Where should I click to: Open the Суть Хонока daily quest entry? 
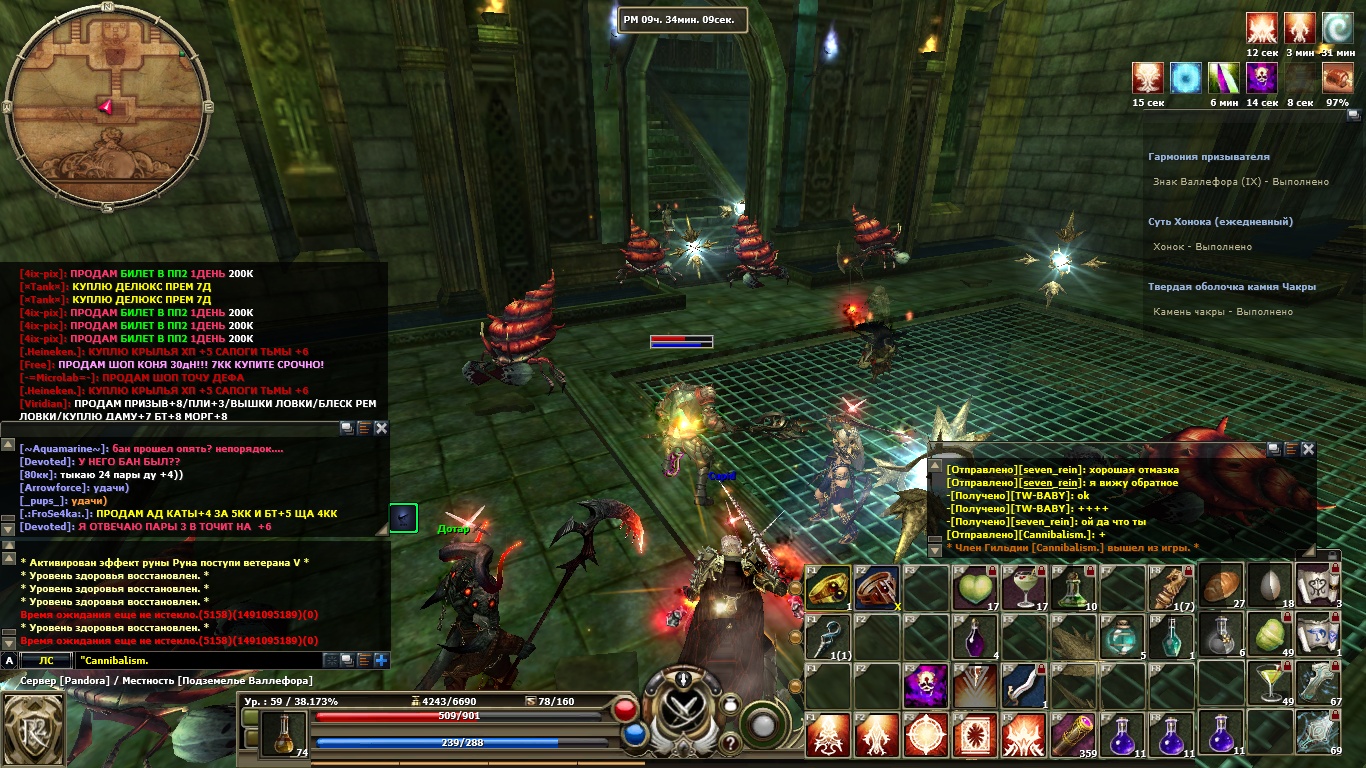(1220, 222)
